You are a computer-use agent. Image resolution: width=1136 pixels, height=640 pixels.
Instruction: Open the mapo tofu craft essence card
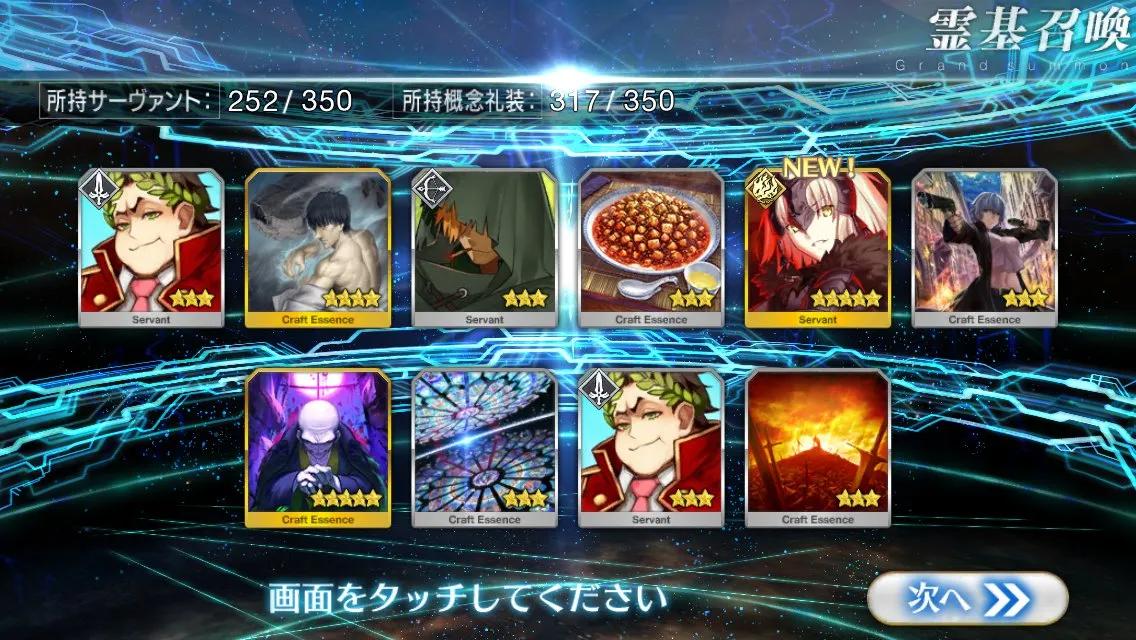pyautogui.click(x=651, y=246)
